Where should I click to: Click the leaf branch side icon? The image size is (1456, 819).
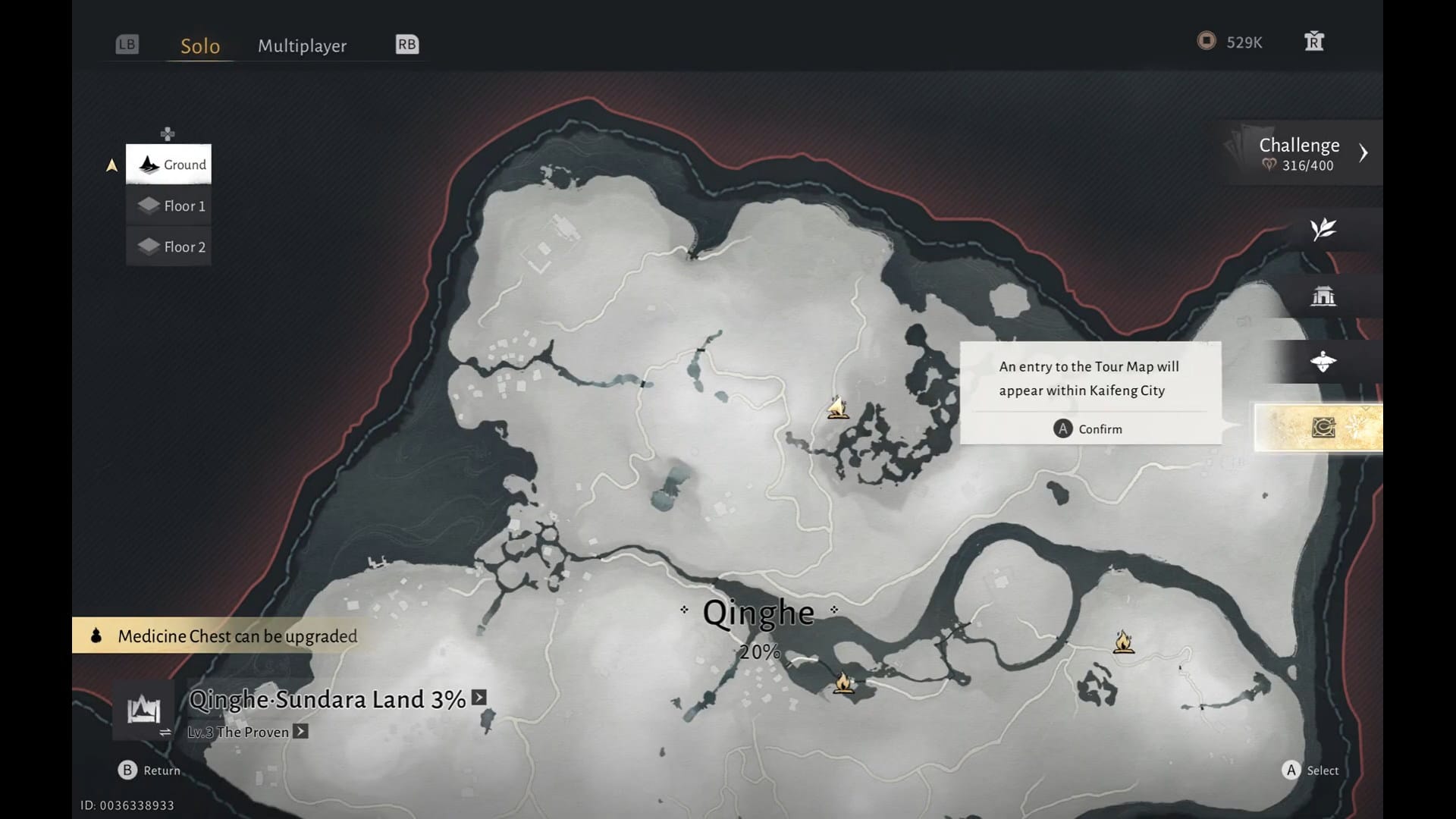pos(1323,229)
